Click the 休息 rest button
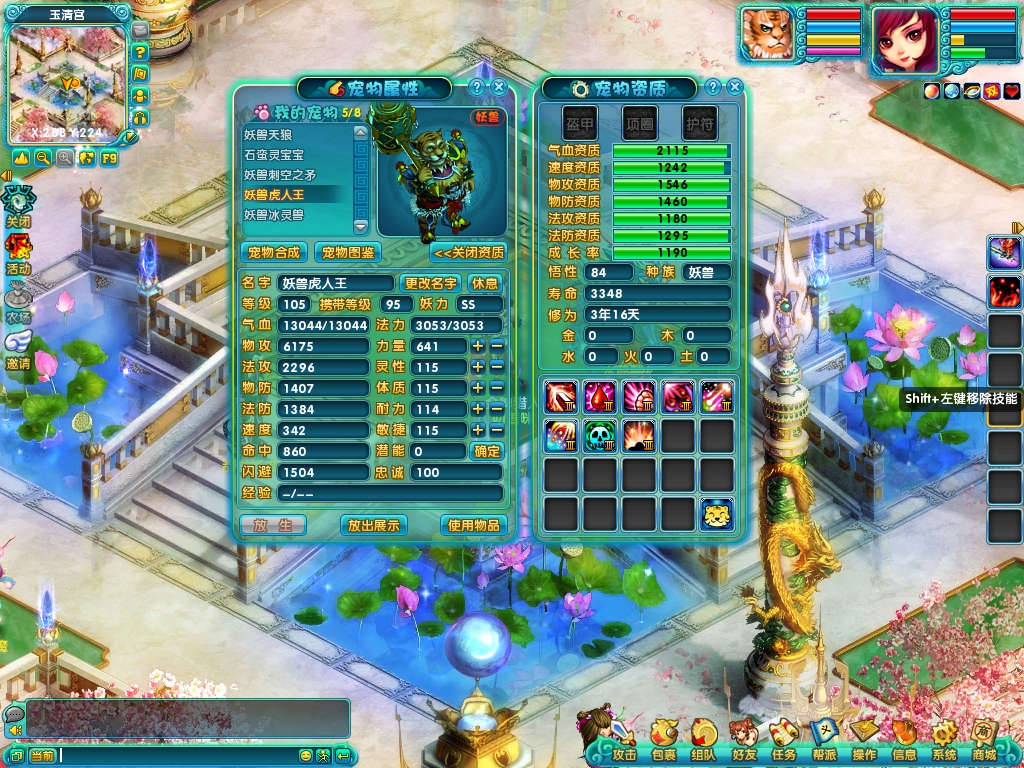The image size is (1024, 768). (485, 283)
